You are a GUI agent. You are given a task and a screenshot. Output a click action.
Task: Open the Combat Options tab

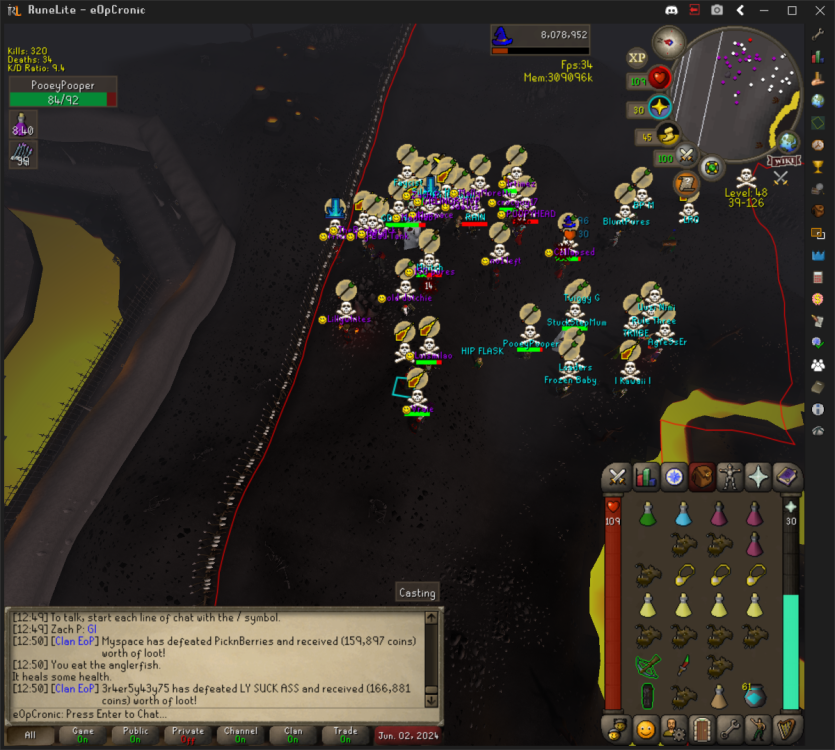tap(617, 477)
